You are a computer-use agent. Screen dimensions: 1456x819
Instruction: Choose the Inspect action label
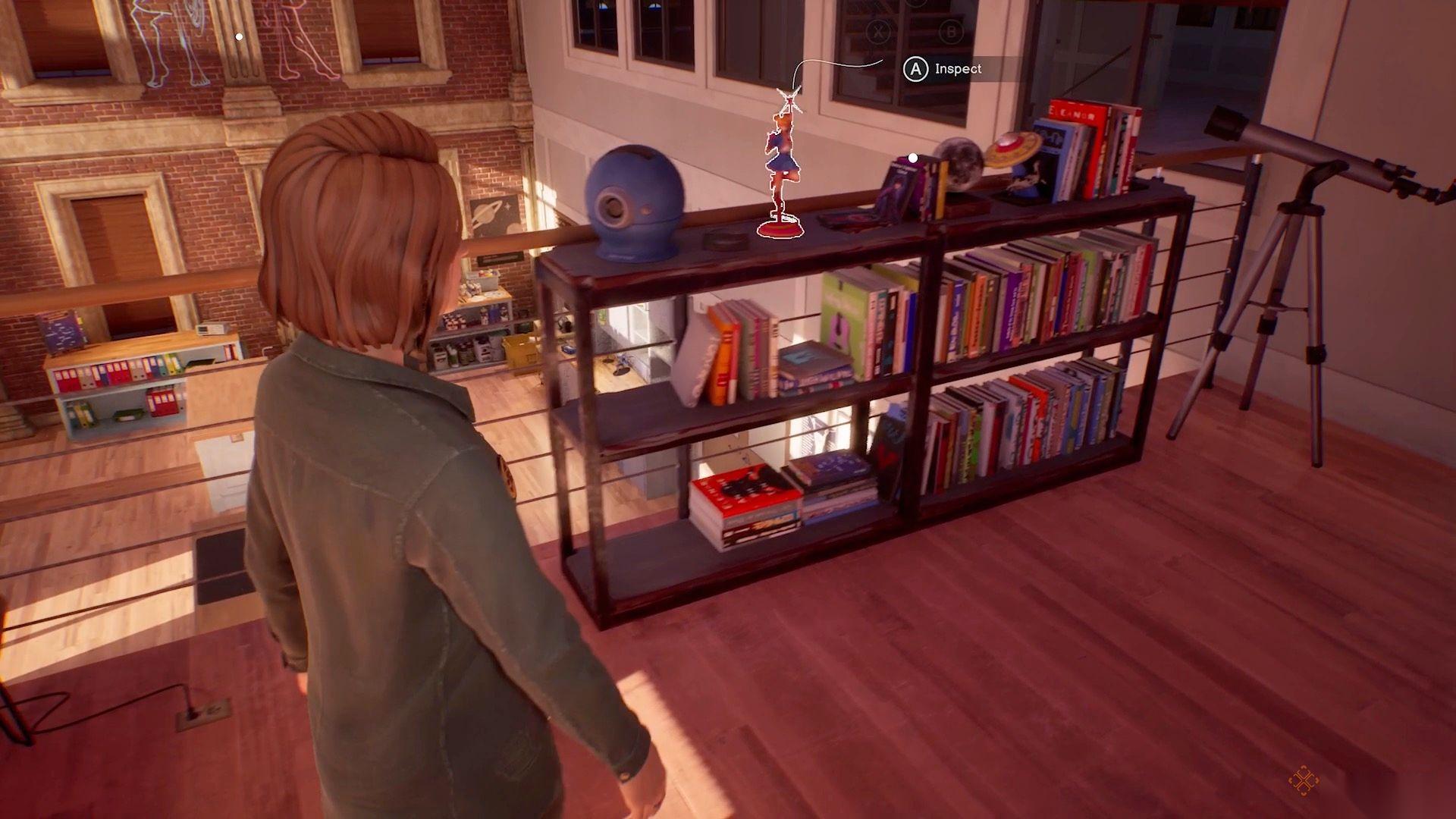click(x=957, y=69)
